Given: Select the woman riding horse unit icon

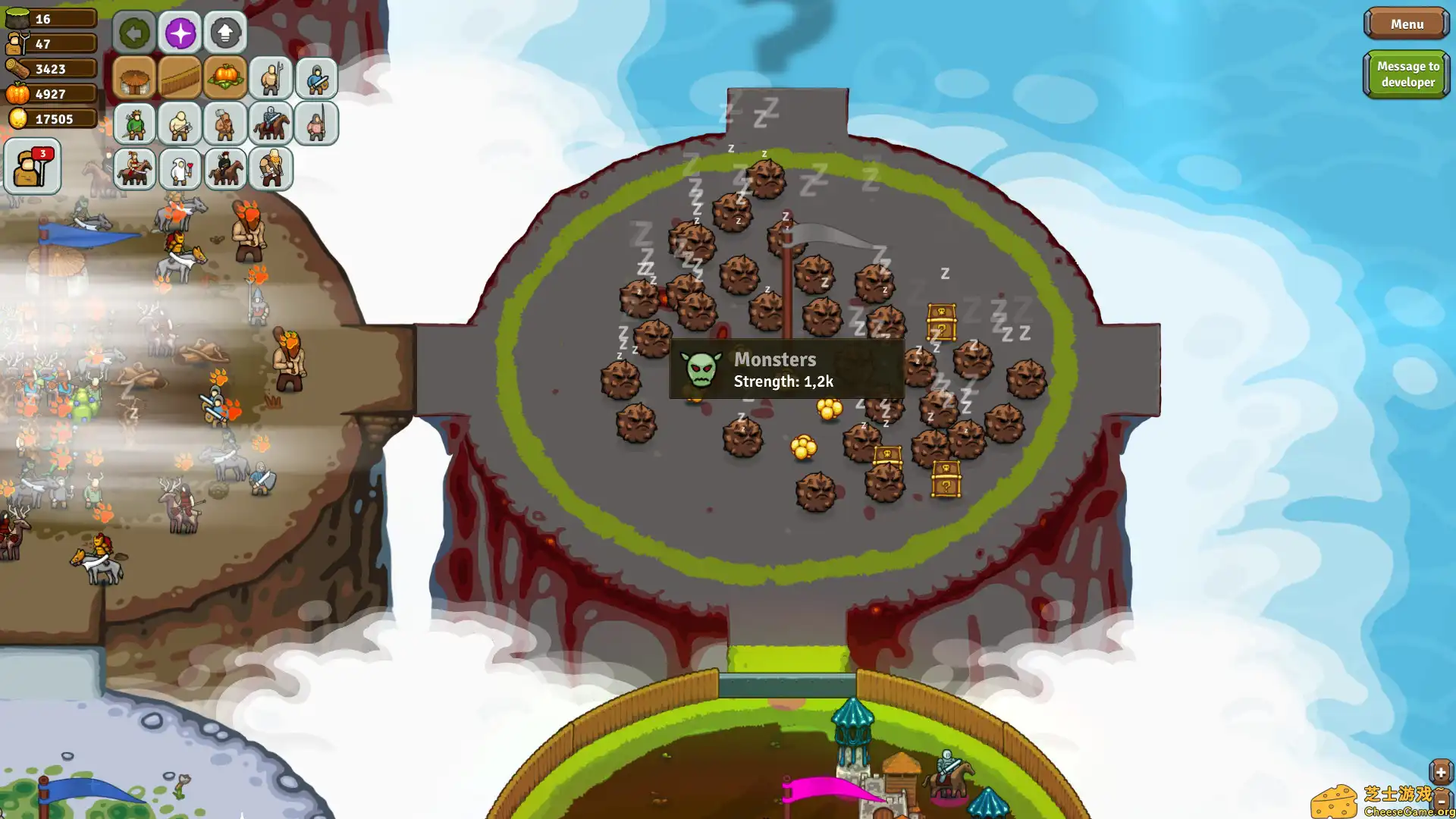Looking at the screenshot, I should (x=133, y=168).
